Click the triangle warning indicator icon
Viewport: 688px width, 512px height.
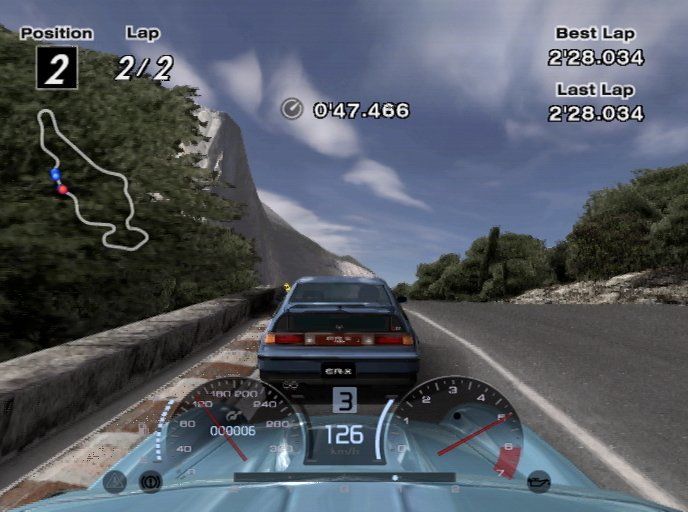(x=114, y=480)
